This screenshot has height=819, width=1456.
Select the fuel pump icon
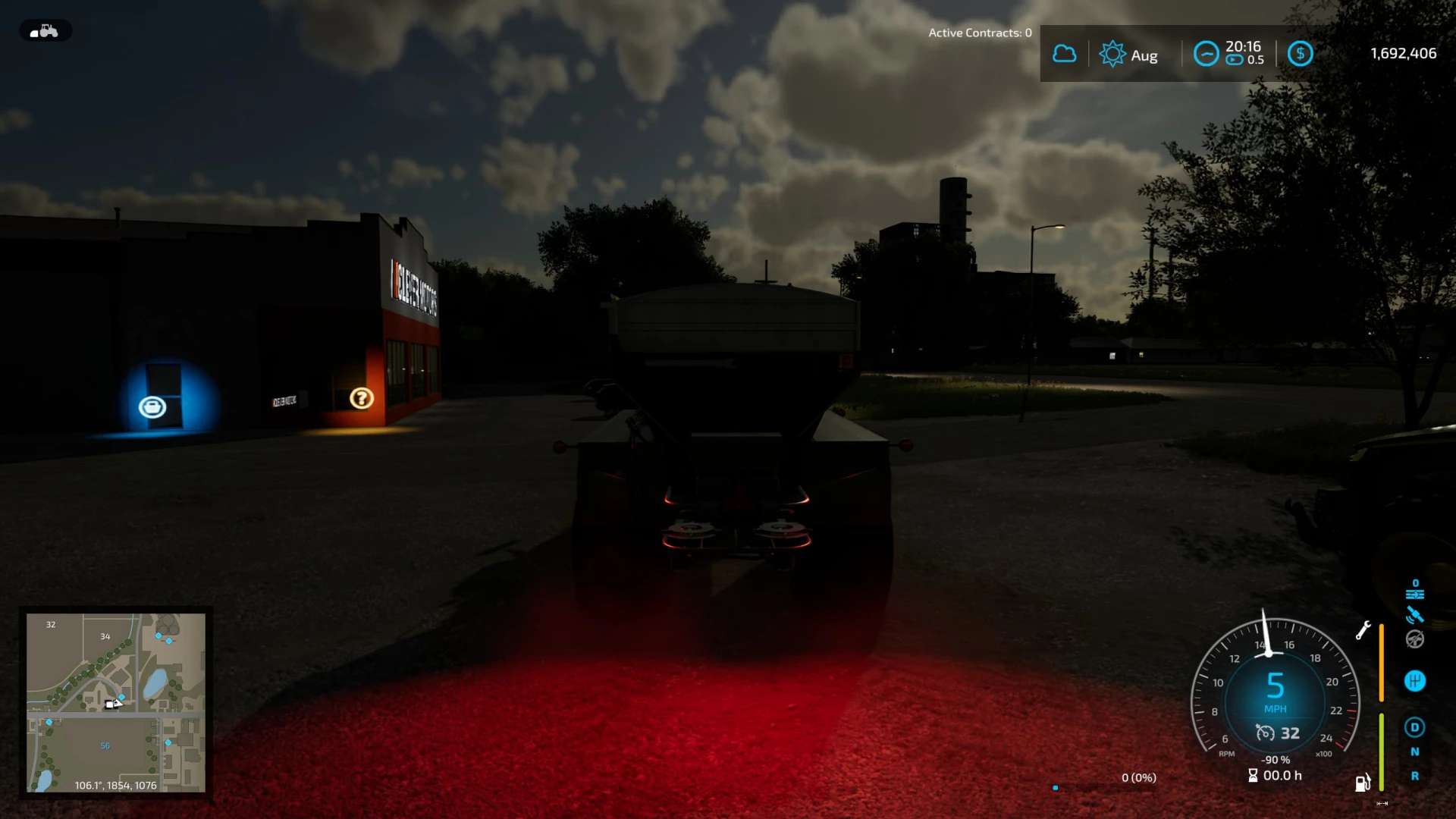pos(1363,783)
